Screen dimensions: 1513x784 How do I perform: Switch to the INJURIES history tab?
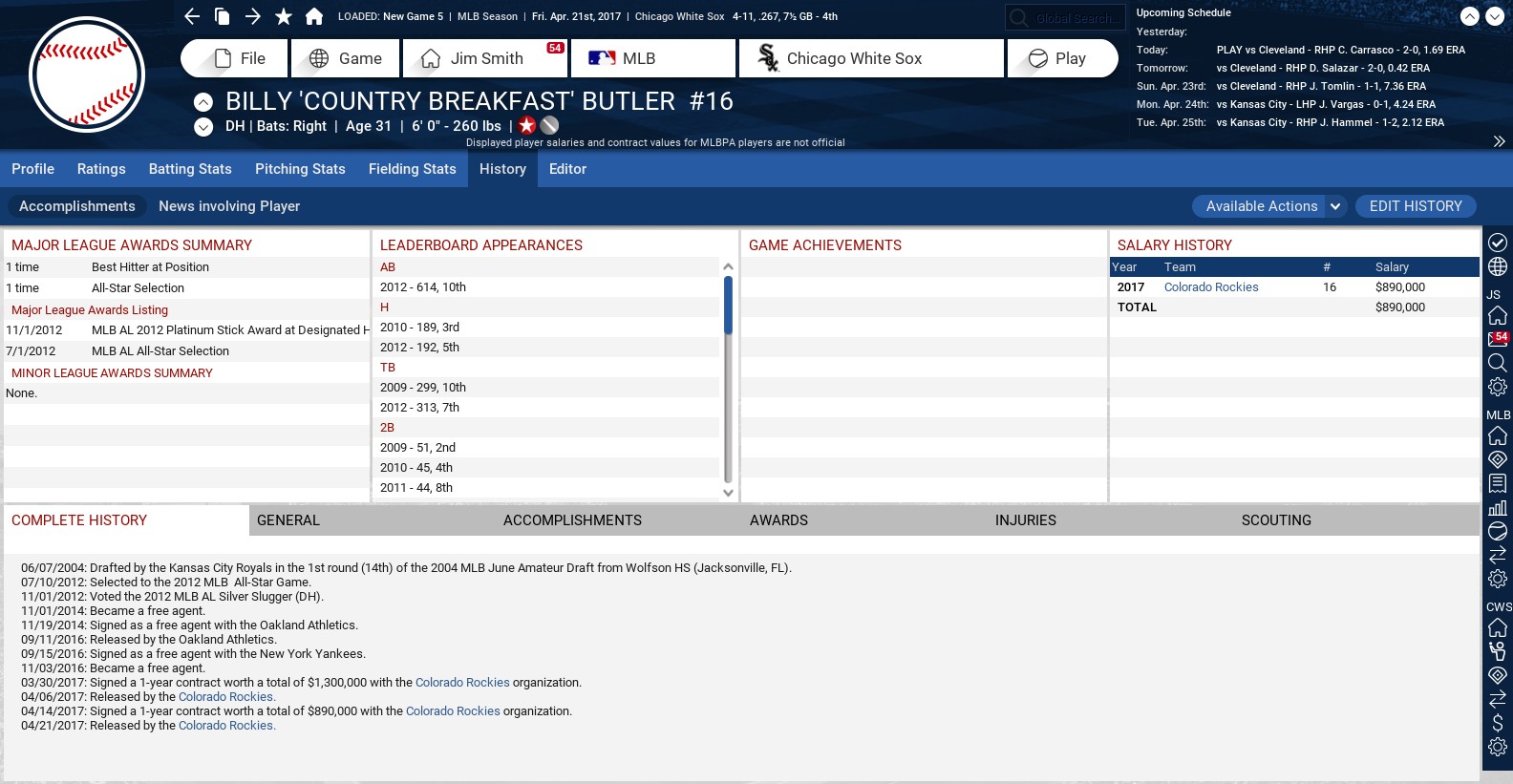1026,520
